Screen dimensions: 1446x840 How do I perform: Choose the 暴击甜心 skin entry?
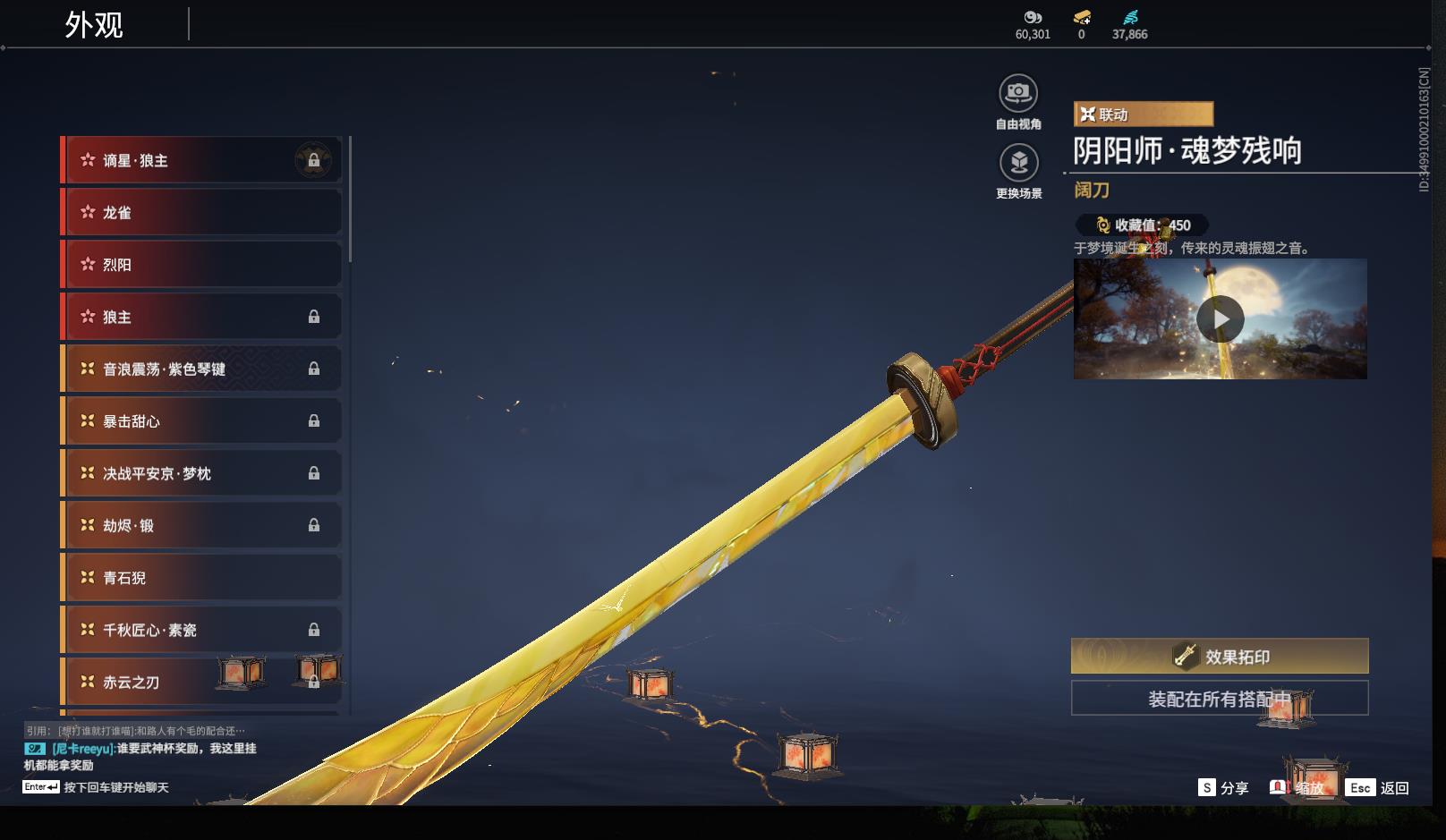point(201,421)
